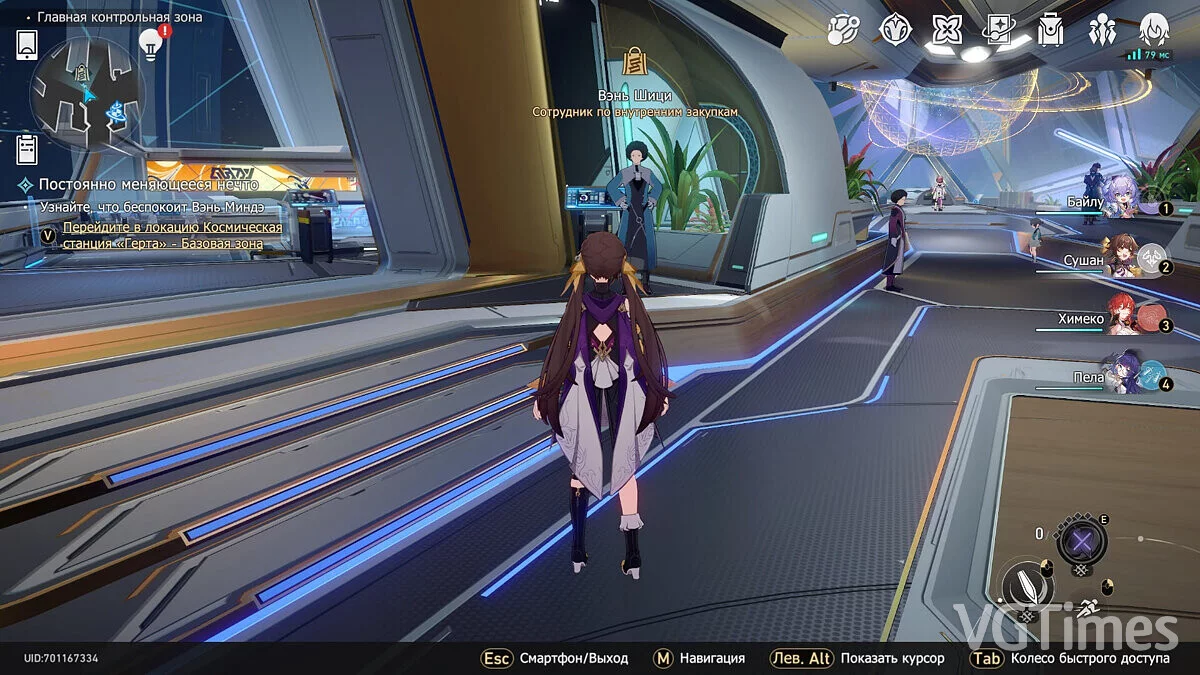Open the backpack inventory icon
1200x675 pixels.
[x=1050, y=31]
